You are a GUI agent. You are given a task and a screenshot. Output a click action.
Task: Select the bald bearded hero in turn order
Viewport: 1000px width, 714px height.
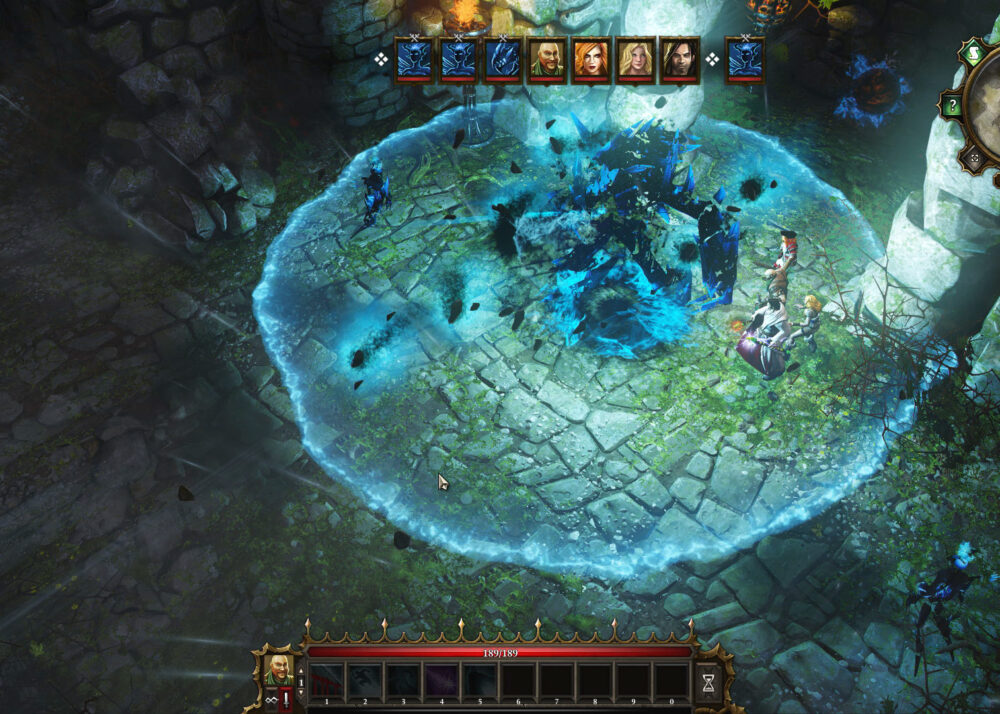[x=546, y=59]
